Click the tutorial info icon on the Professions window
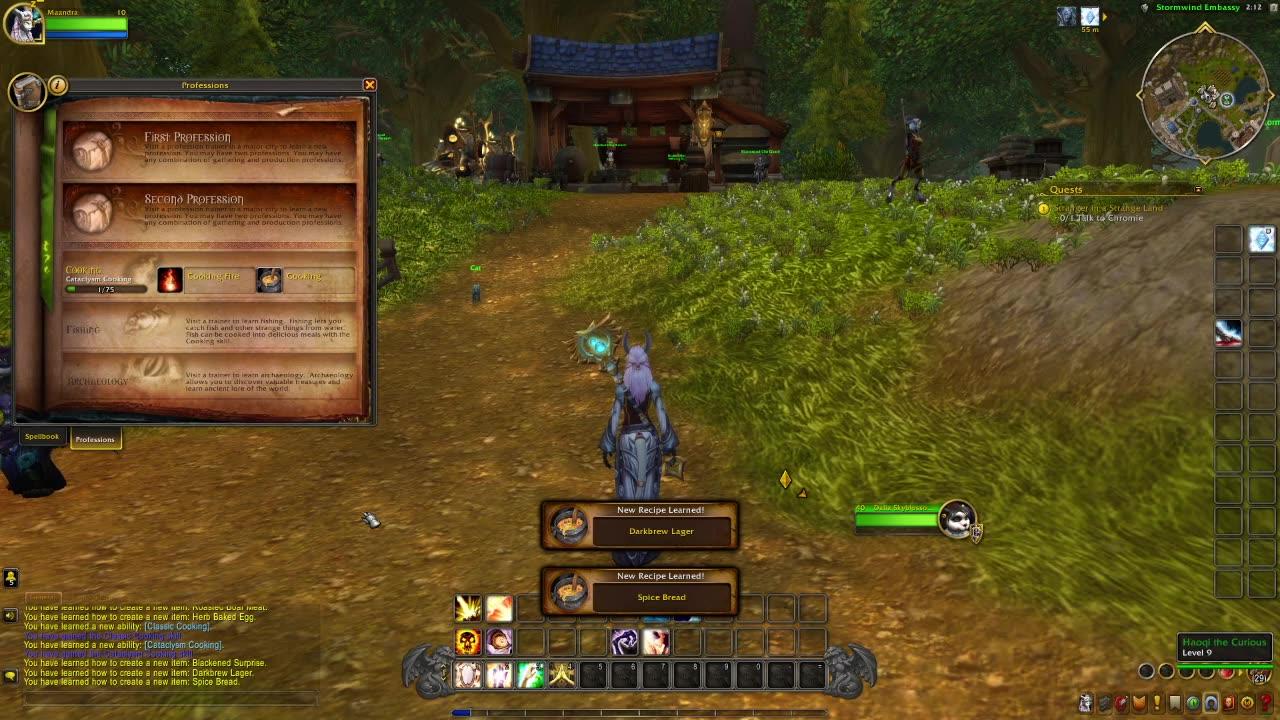1280x720 pixels. (x=58, y=86)
